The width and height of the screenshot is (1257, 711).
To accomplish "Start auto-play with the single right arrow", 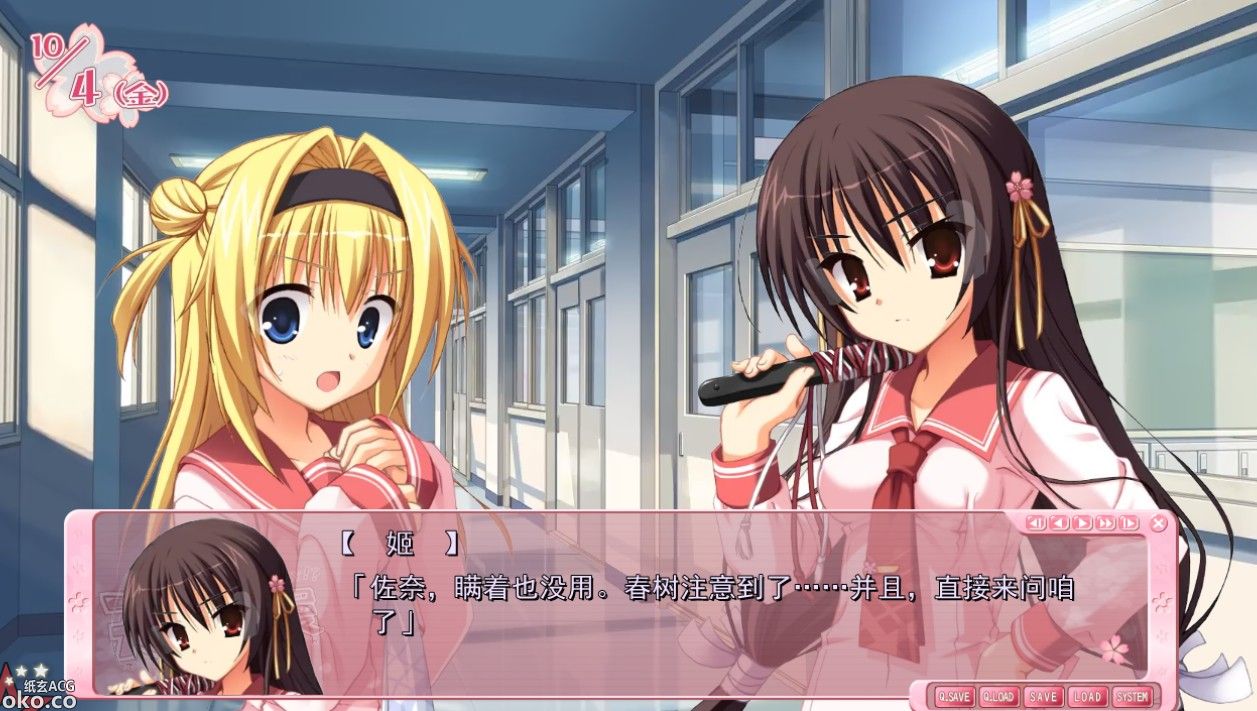I will 1081,523.
